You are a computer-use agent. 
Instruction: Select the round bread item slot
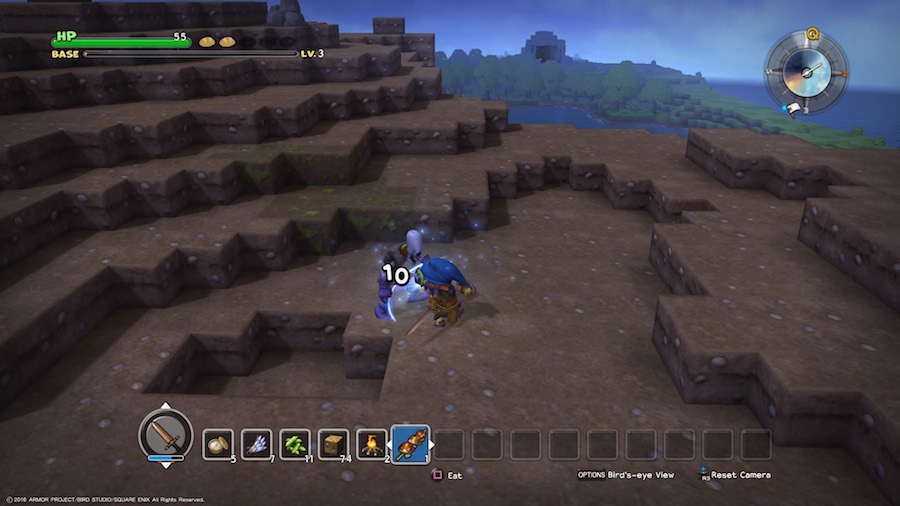(x=218, y=444)
